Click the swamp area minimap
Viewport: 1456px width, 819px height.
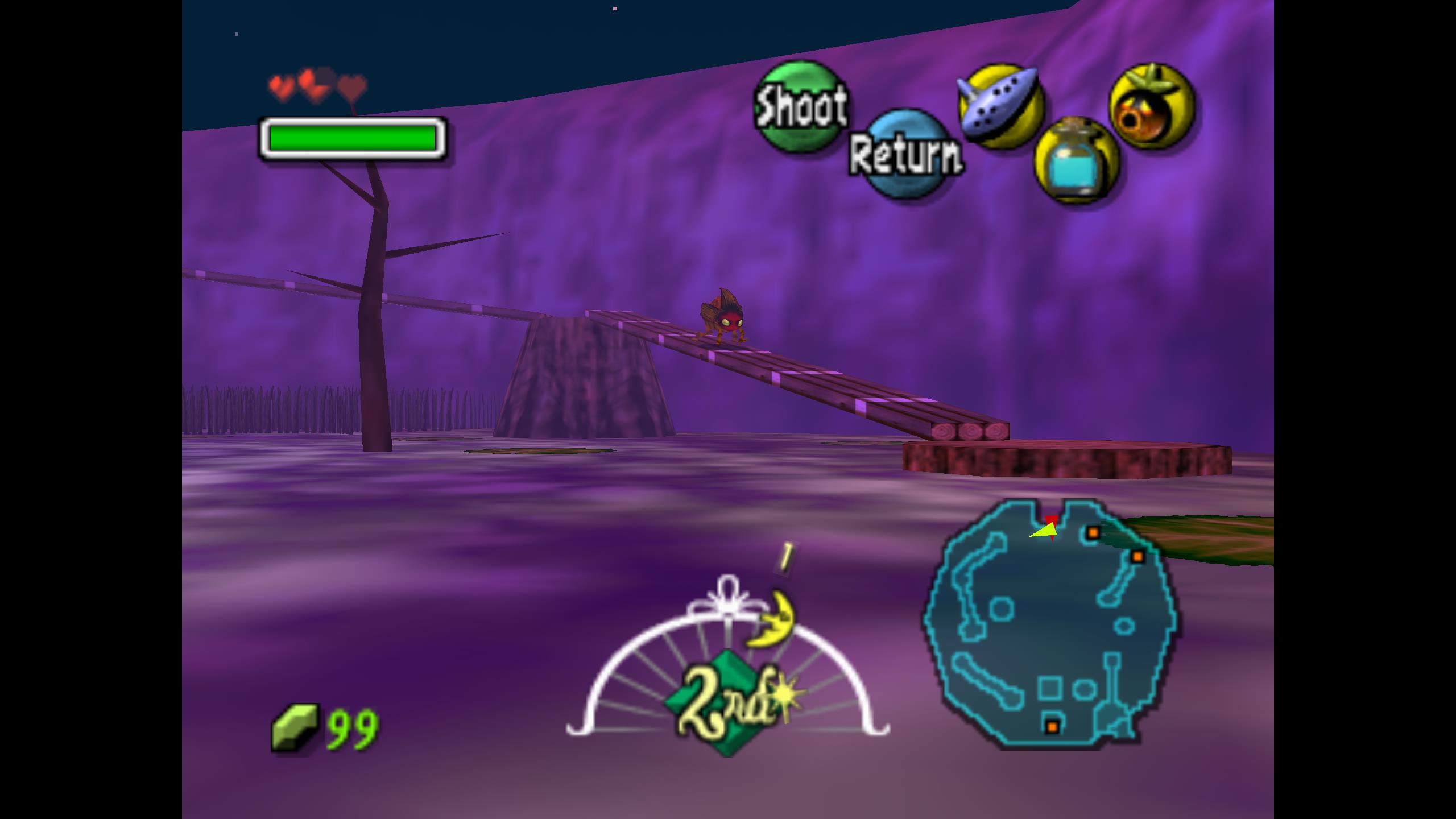tap(1049, 622)
